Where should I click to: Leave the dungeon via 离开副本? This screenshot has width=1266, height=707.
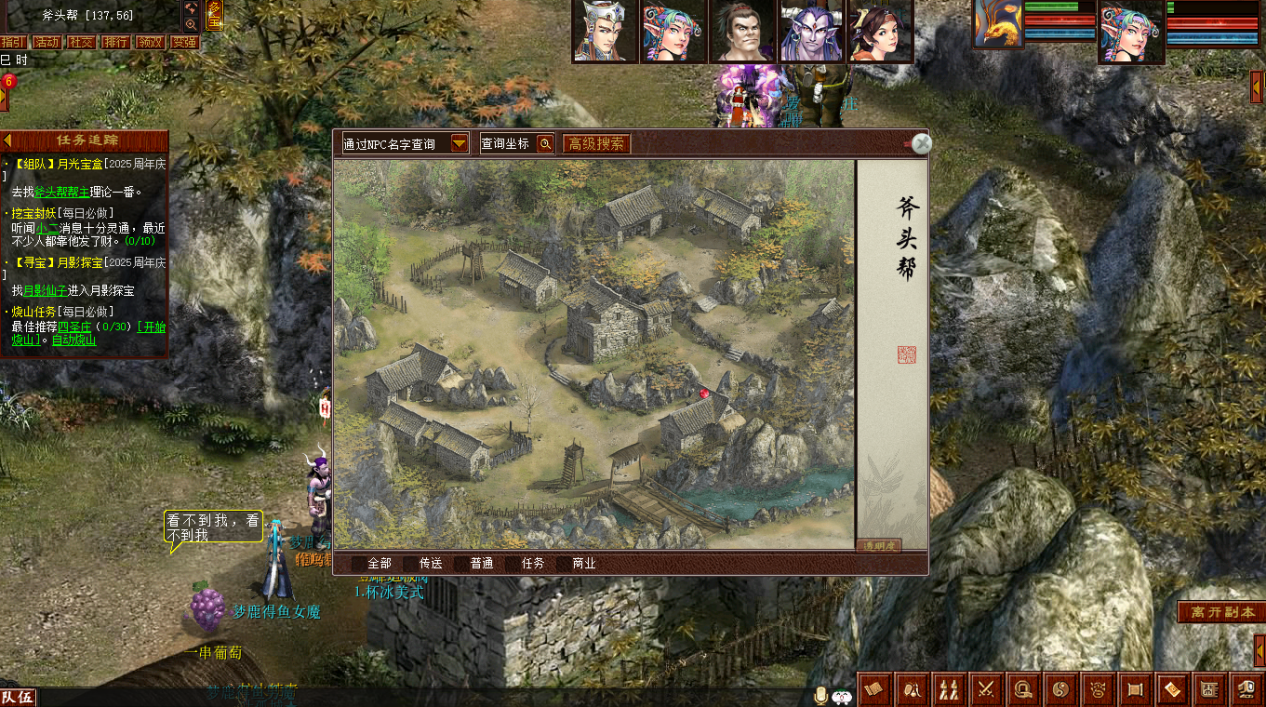tap(1221, 612)
